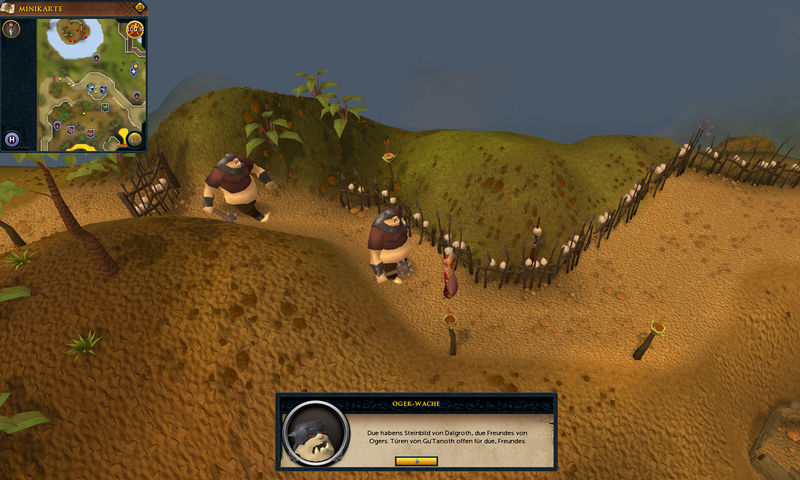Continue the Oger-Wache dialogue with the arrow button
Viewport: 800px width, 480px height.
(416, 461)
